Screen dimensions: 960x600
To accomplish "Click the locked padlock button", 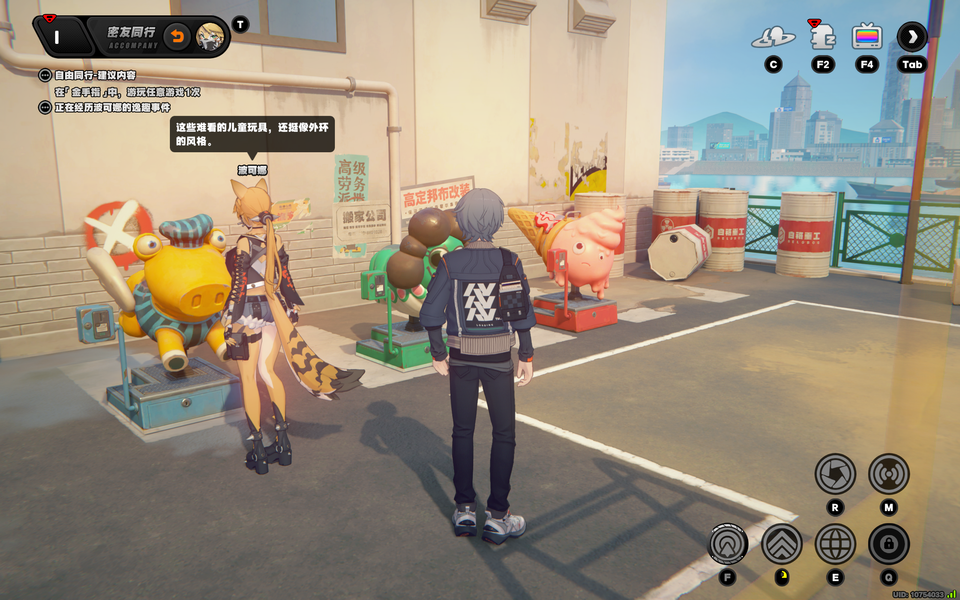I will 888,544.
